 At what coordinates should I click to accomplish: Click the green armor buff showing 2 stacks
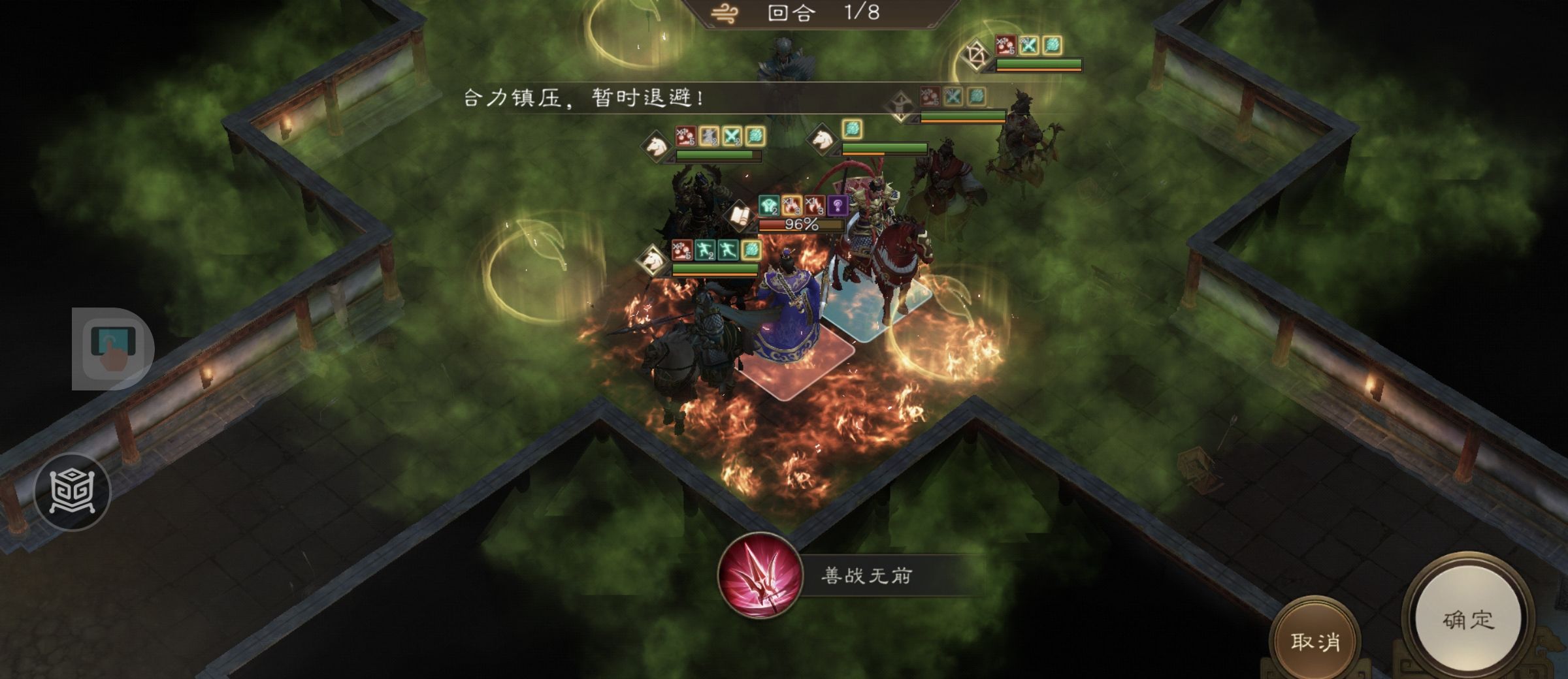coord(769,206)
